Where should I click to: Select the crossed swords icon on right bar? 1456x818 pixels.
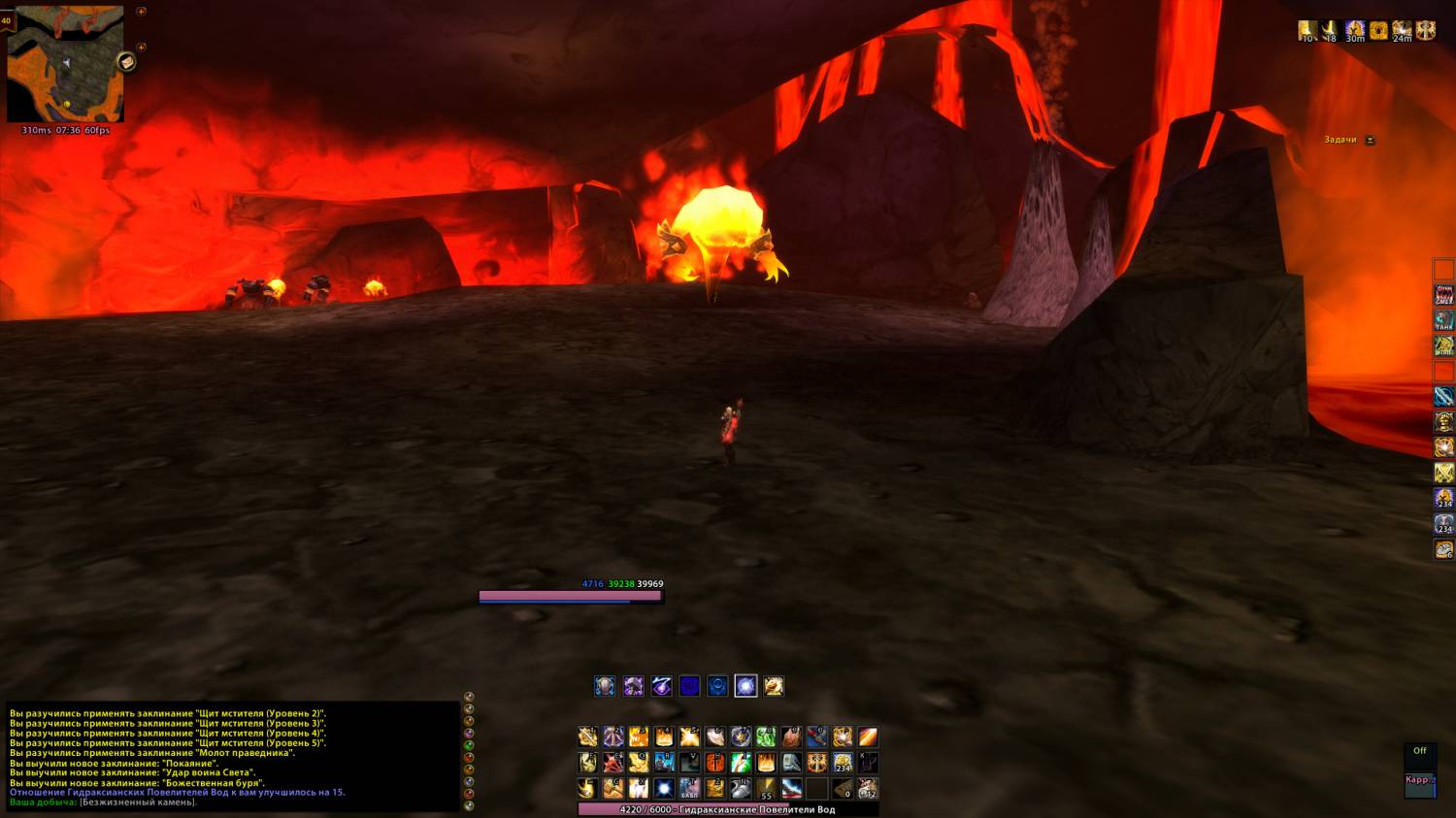pyautogui.click(x=1443, y=473)
